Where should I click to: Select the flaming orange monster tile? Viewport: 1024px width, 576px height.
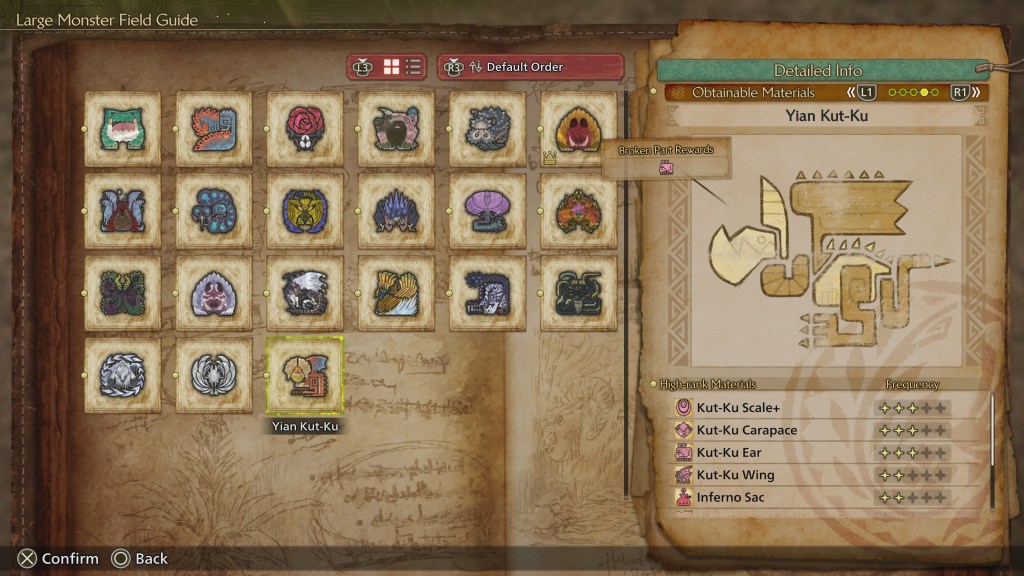click(579, 211)
